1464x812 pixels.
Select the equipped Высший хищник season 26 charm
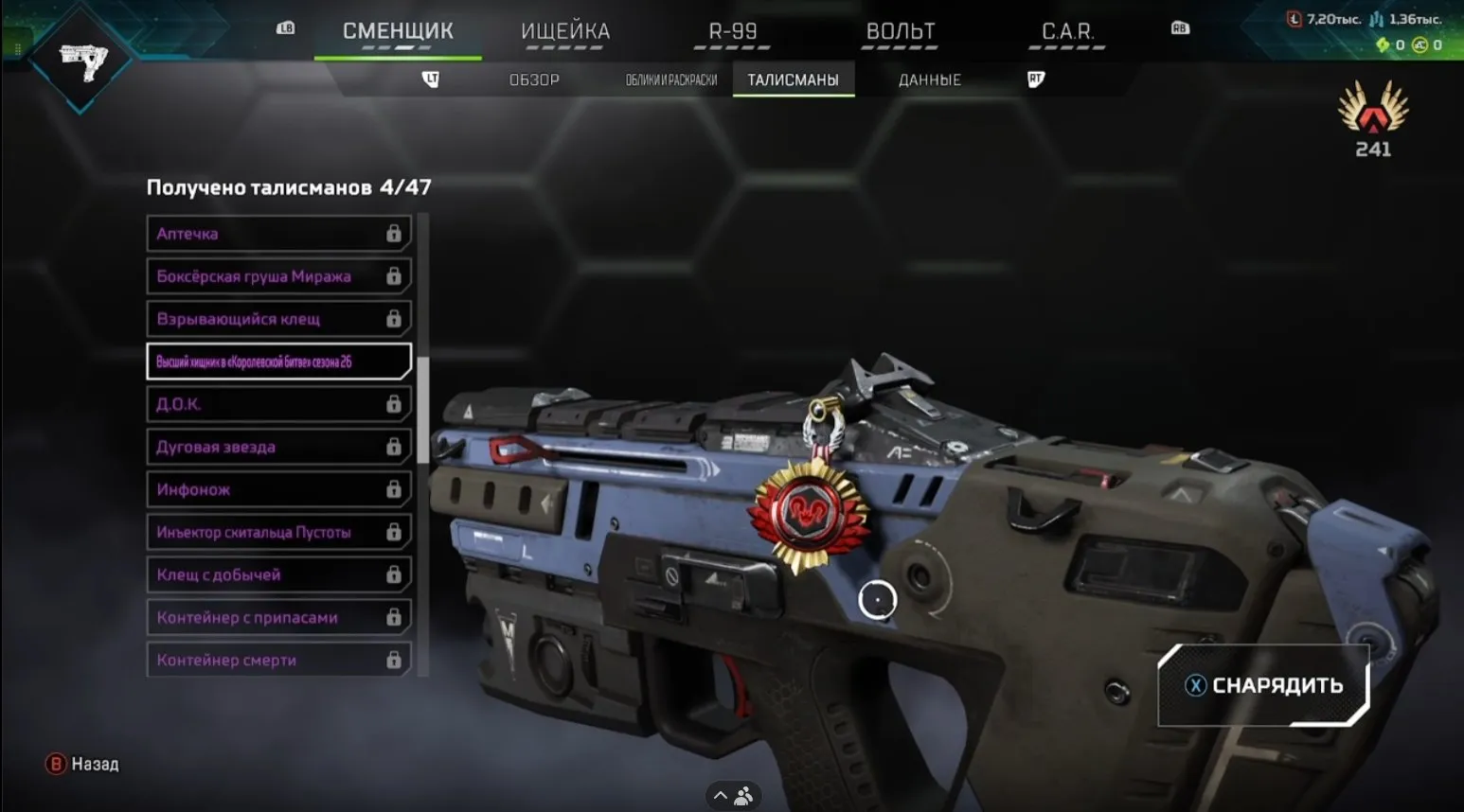click(277, 362)
